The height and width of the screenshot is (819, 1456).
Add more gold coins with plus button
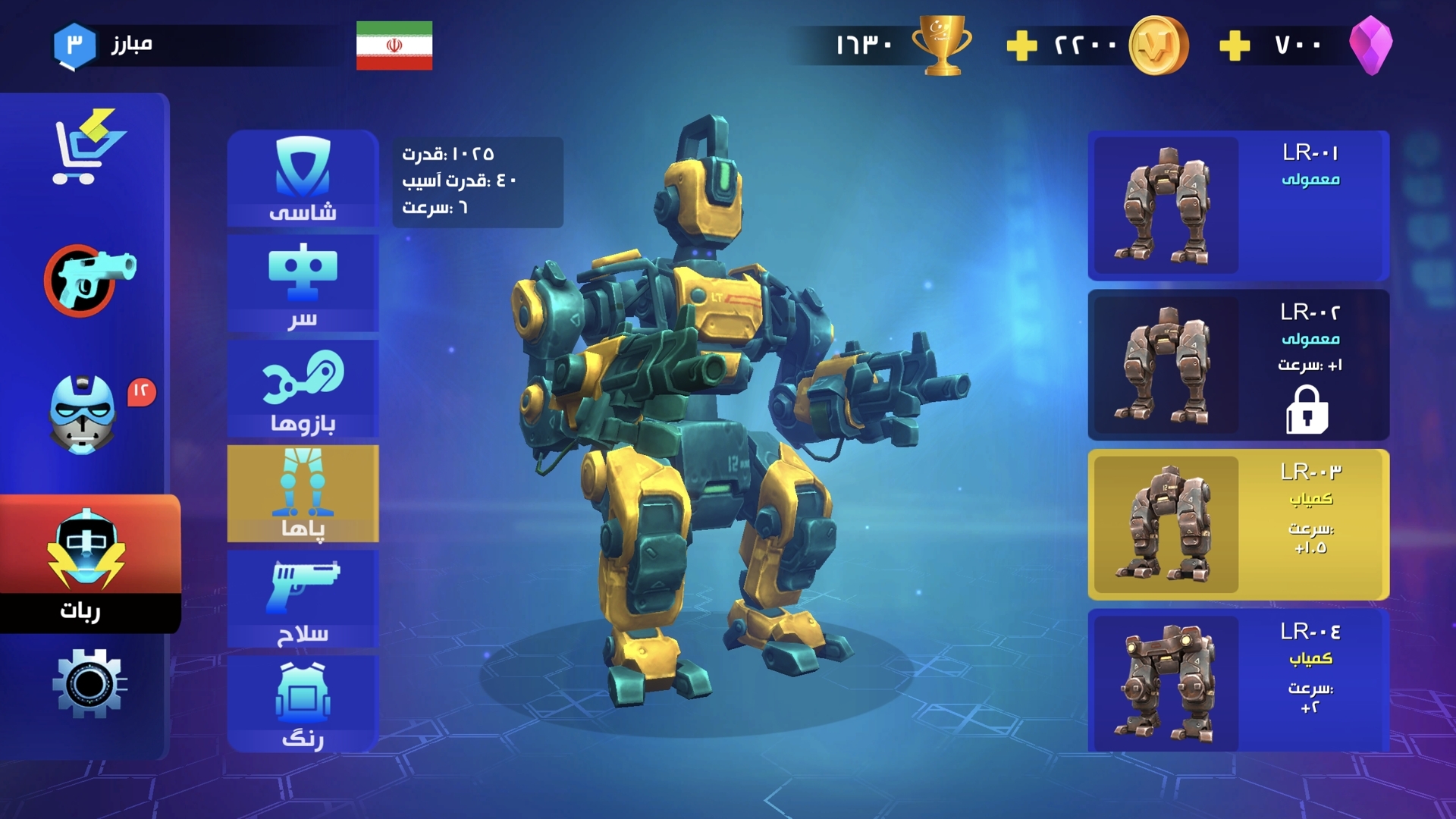click(x=1021, y=46)
